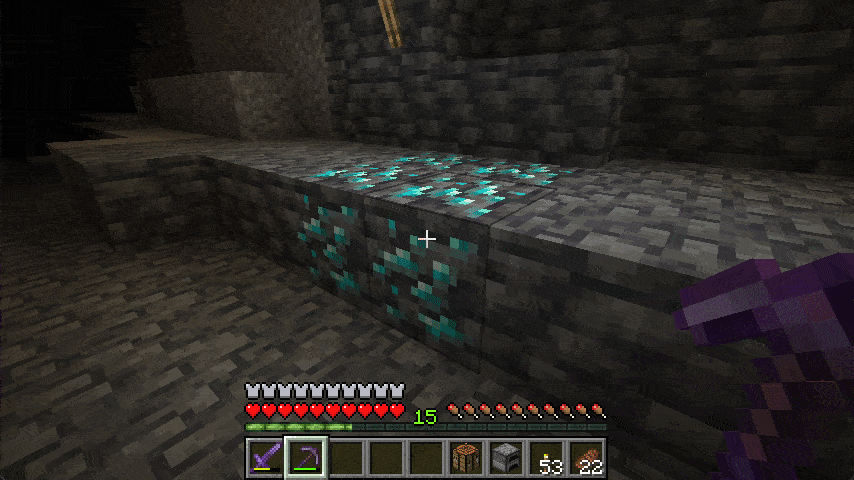This screenshot has width=854, height=480.
Task: Choose the enchanted pickaxe hotbar slot
Action: click(x=305, y=459)
